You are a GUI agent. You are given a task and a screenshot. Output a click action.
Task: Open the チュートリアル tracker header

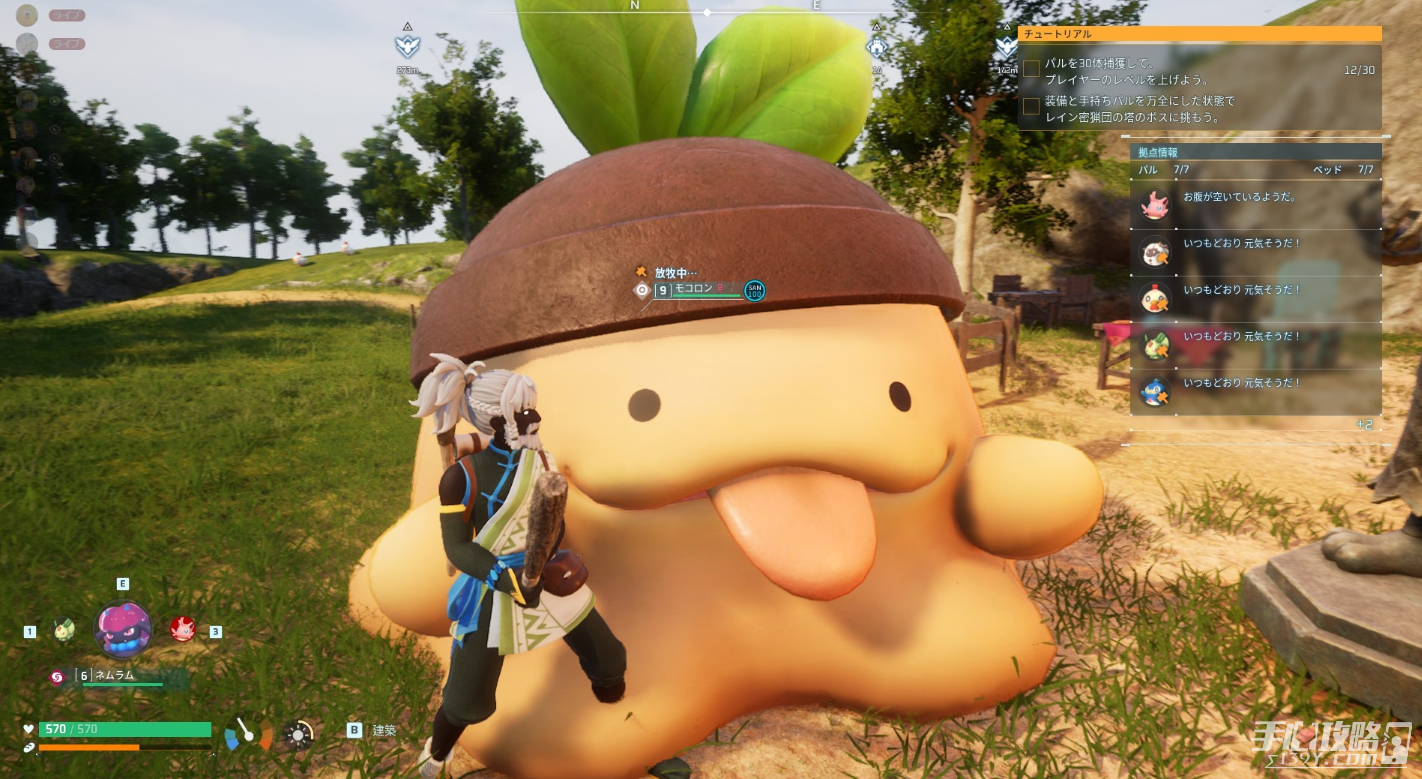pyautogui.click(x=1199, y=34)
